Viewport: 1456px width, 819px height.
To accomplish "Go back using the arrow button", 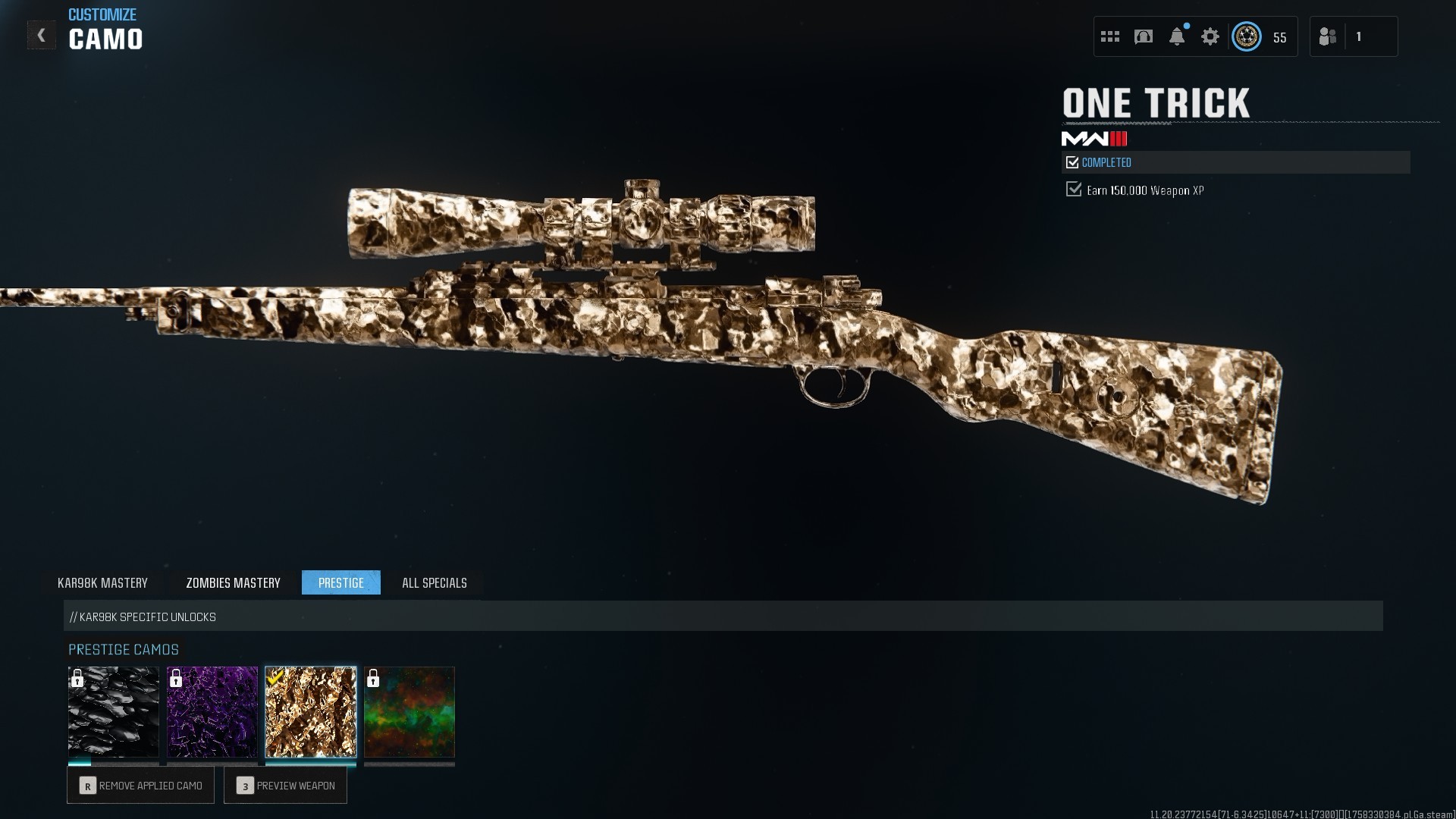I will pos(42,35).
